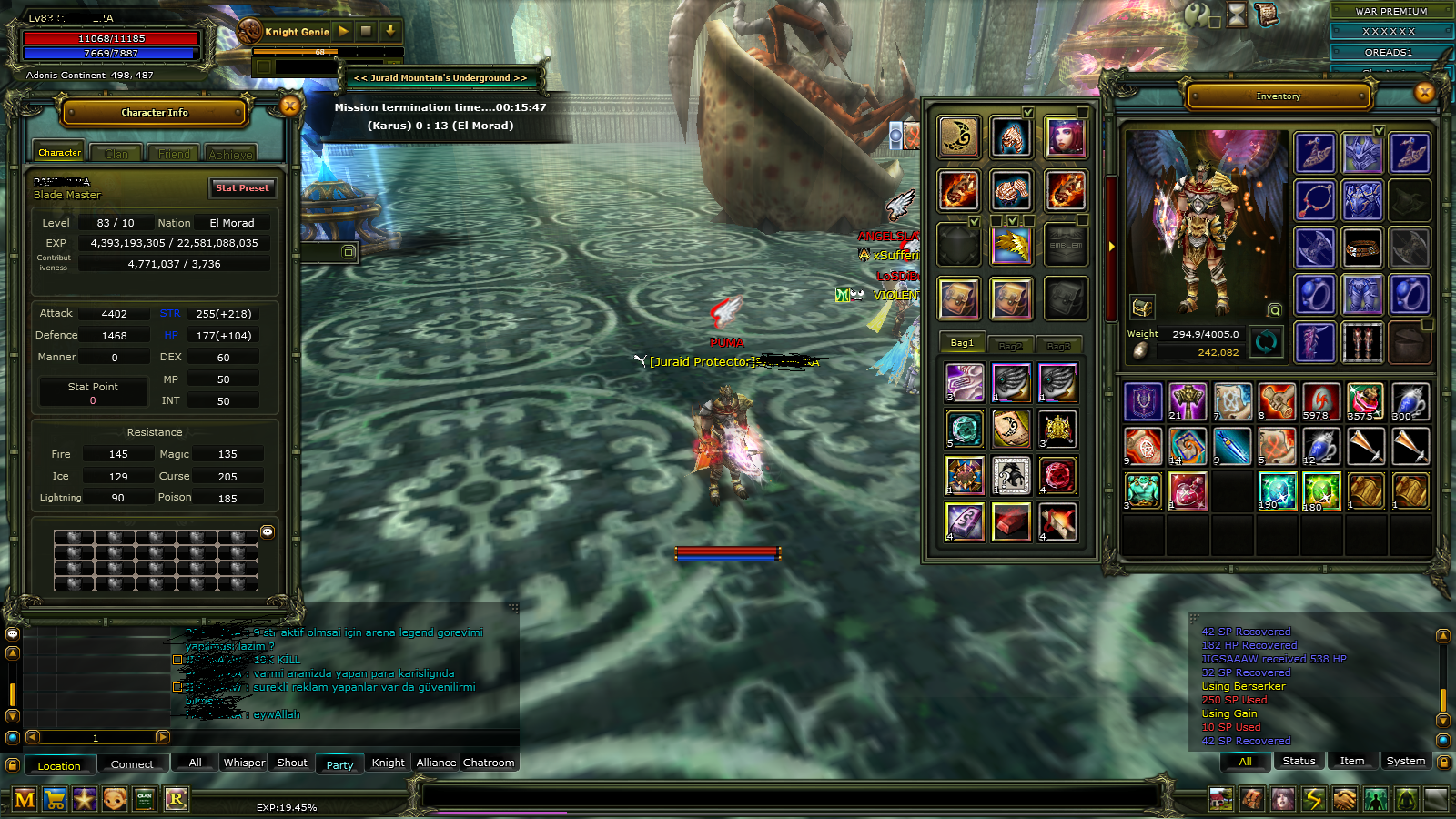
Task: Open the Stat Preset button
Action: (x=242, y=188)
